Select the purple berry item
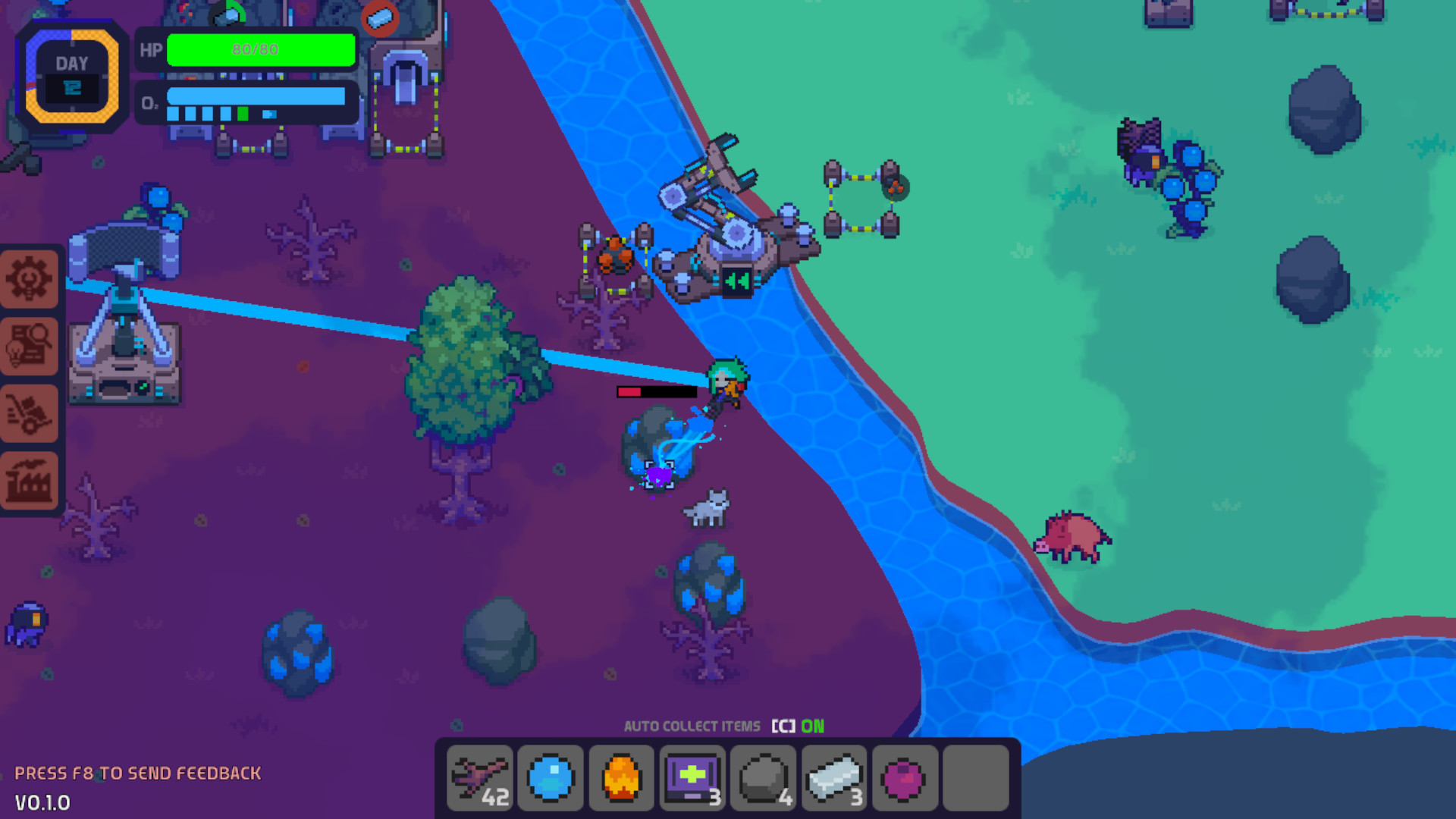Image resolution: width=1456 pixels, height=819 pixels. point(903,777)
